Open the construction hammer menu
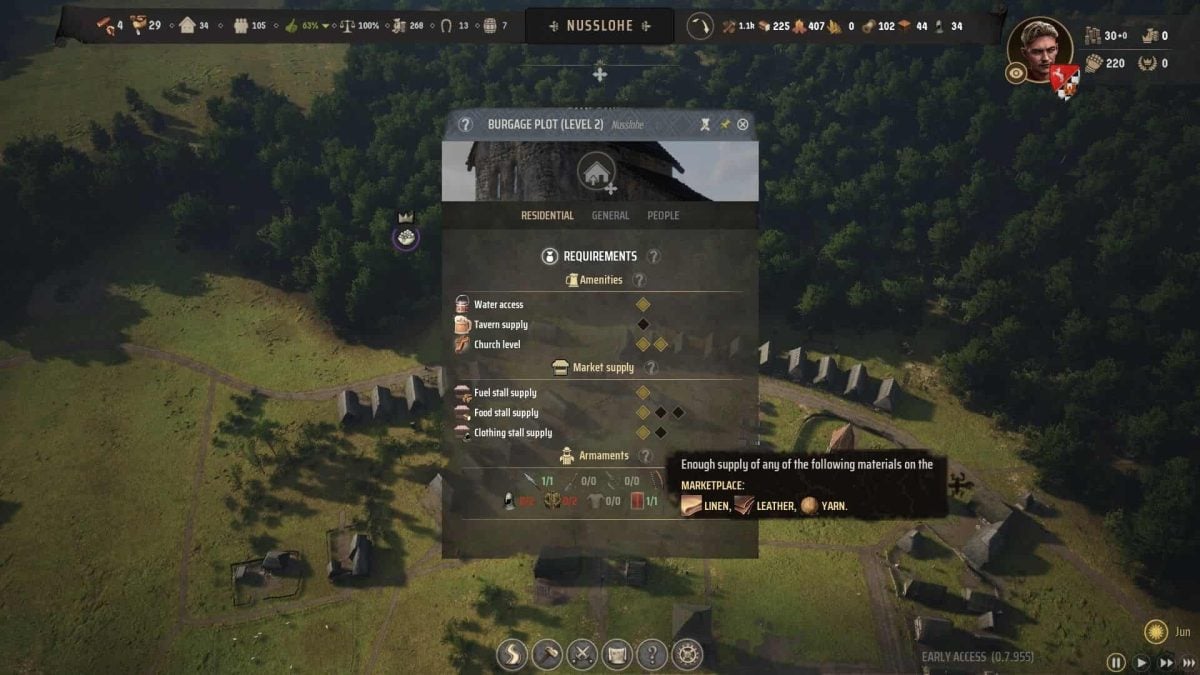The height and width of the screenshot is (675, 1200). click(x=547, y=655)
